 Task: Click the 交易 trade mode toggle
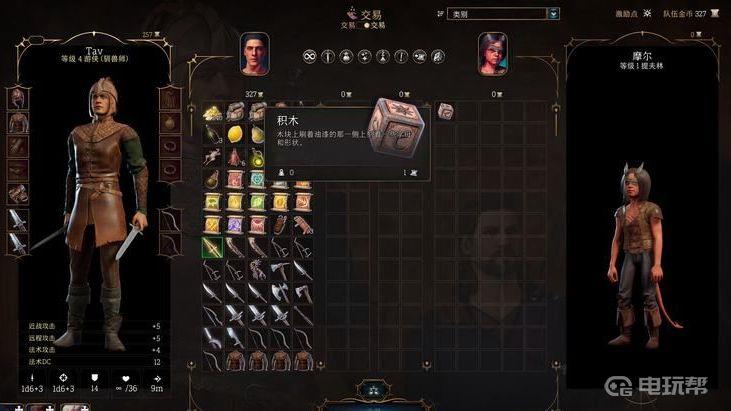(x=365, y=24)
